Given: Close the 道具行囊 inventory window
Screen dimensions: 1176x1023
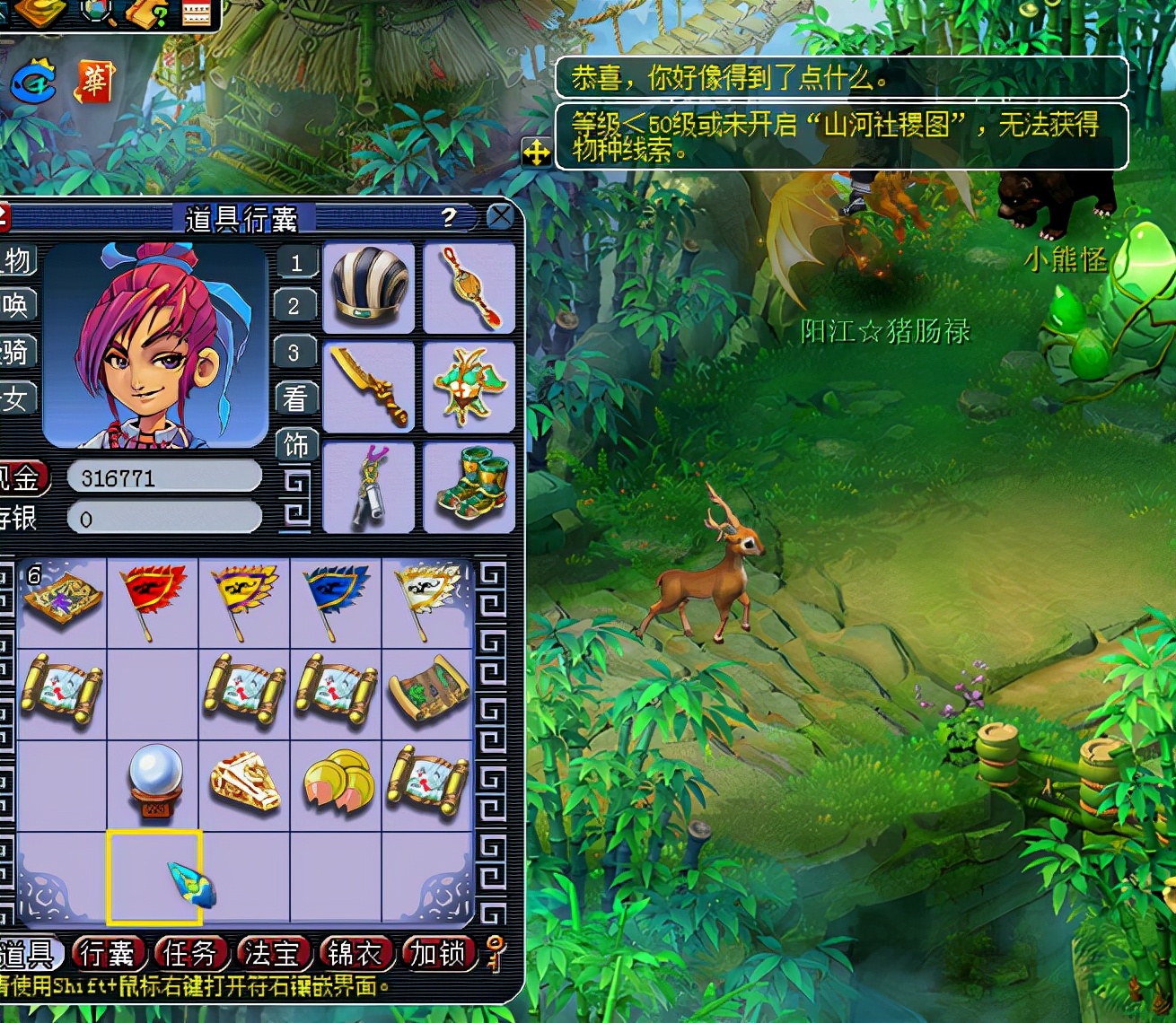Looking at the screenshot, I should [500, 216].
